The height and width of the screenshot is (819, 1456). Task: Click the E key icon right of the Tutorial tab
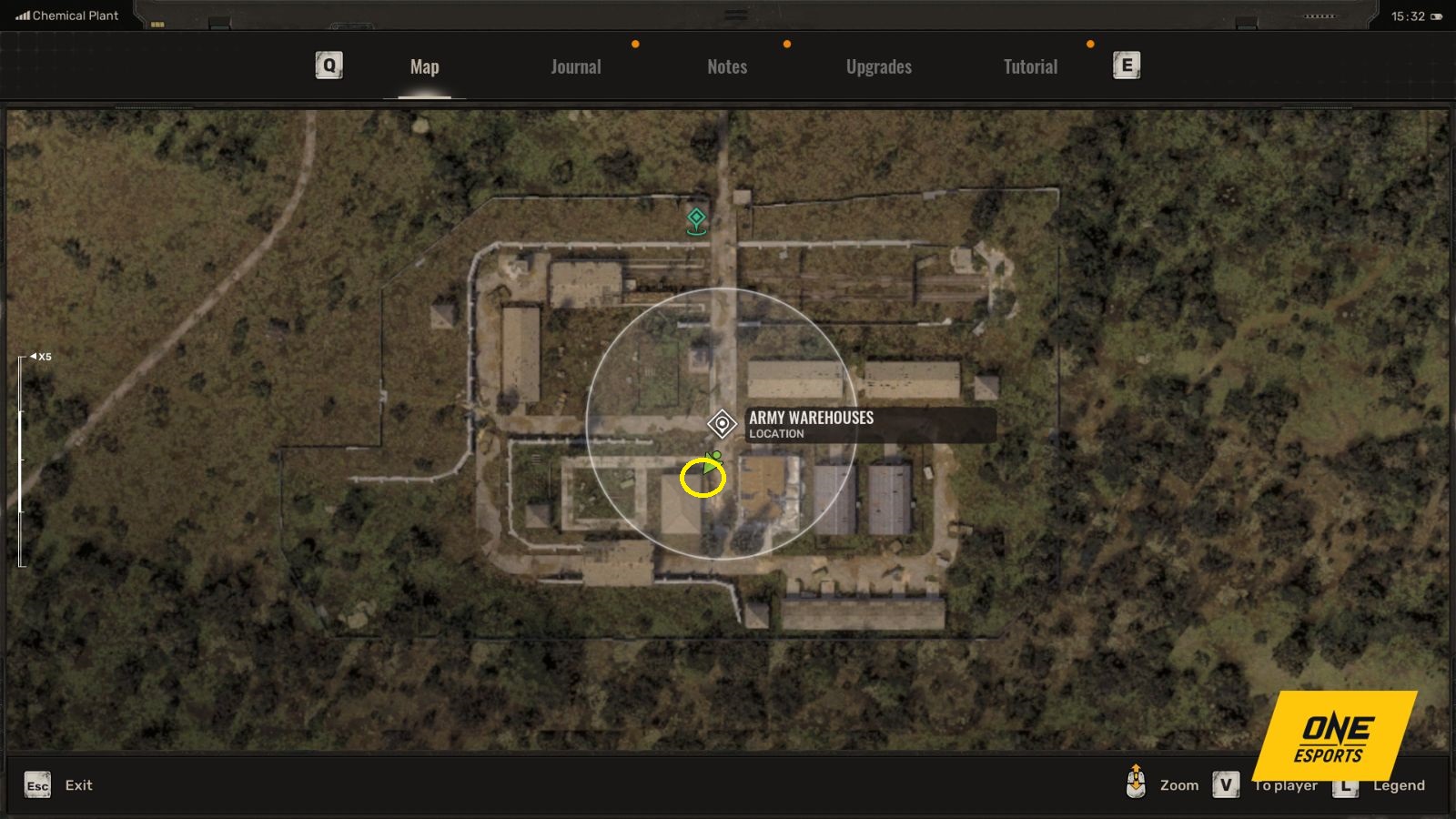1126,65
